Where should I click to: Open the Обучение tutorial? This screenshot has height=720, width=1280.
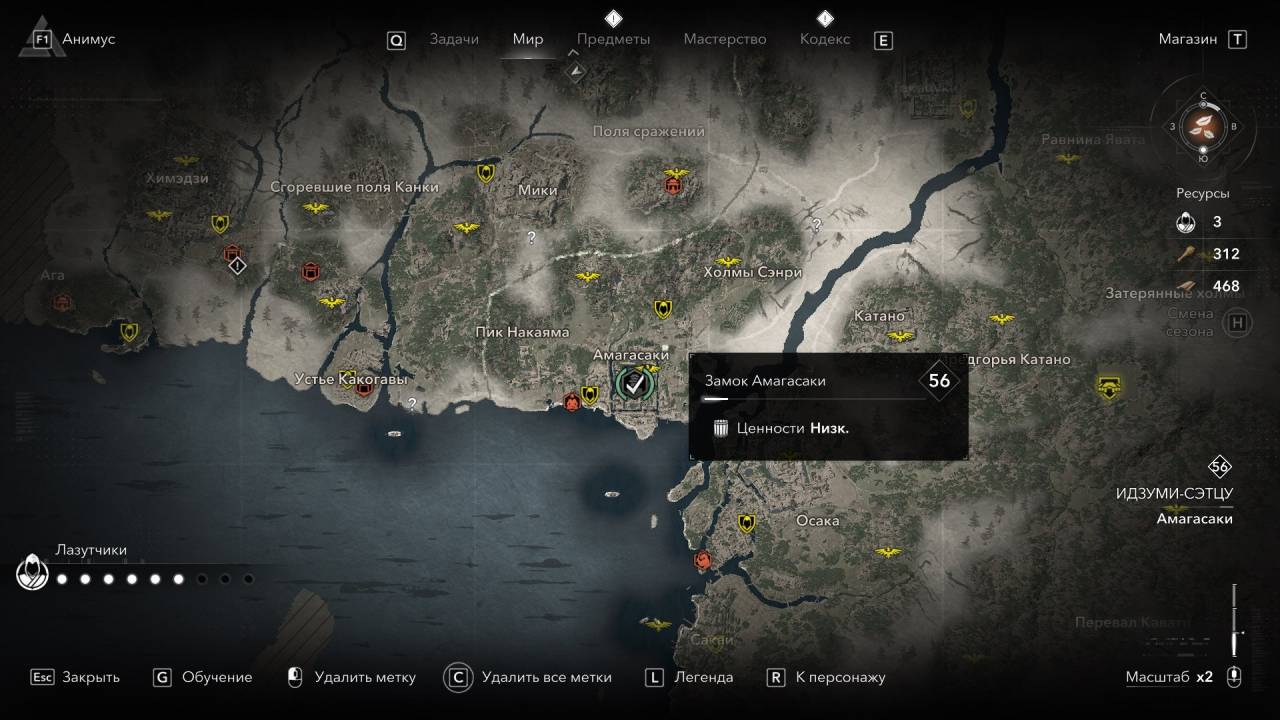click(x=203, y=677)
